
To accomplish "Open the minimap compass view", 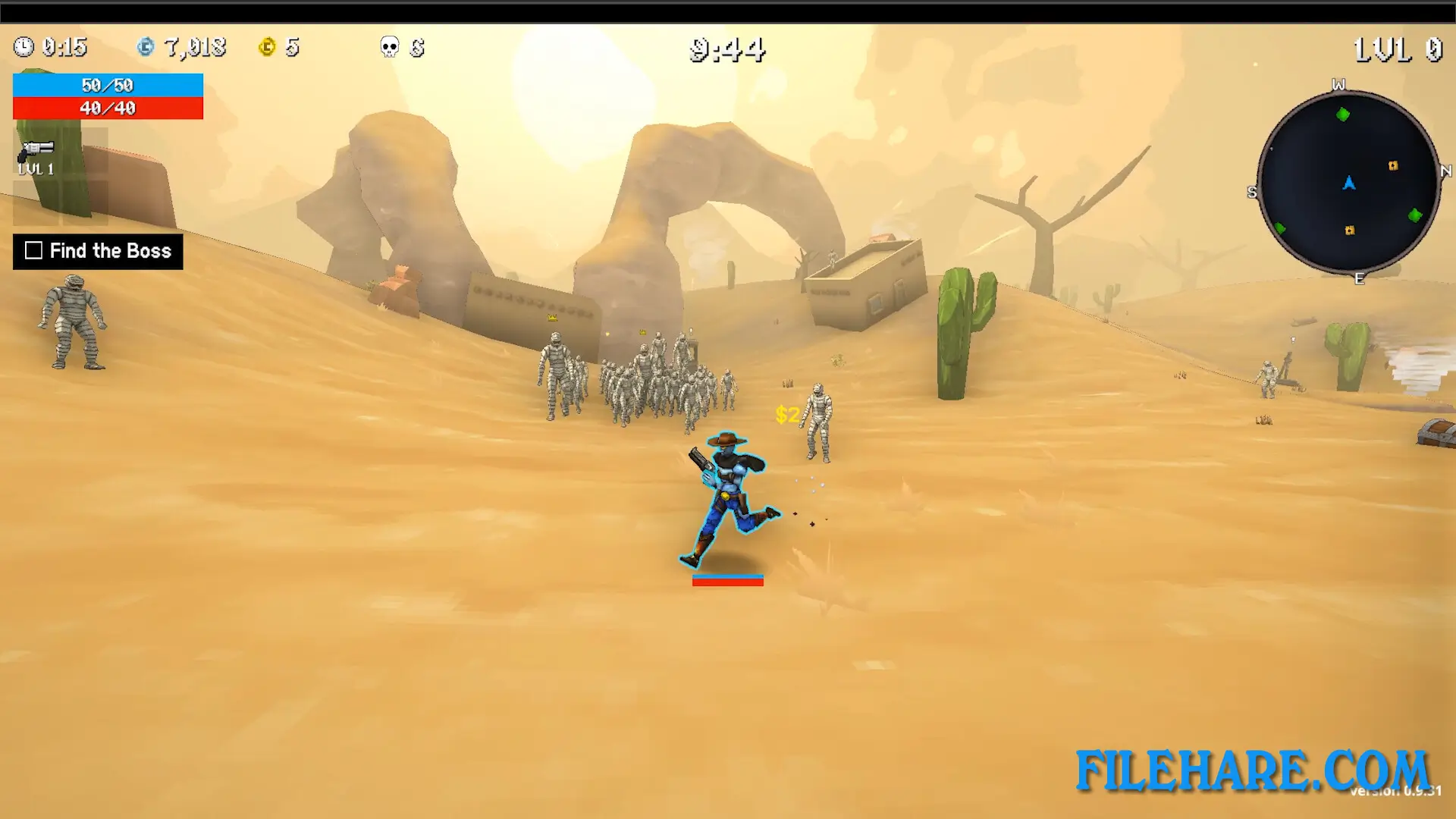I will click(1350, 182).
